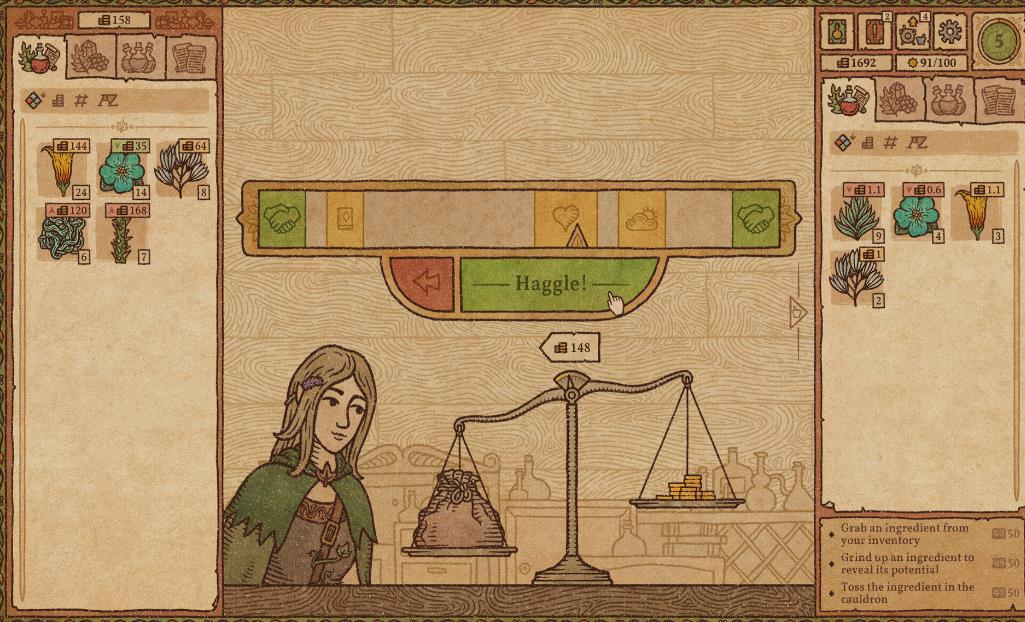Select your green leafy herb with count 9

tap(856, 214)
